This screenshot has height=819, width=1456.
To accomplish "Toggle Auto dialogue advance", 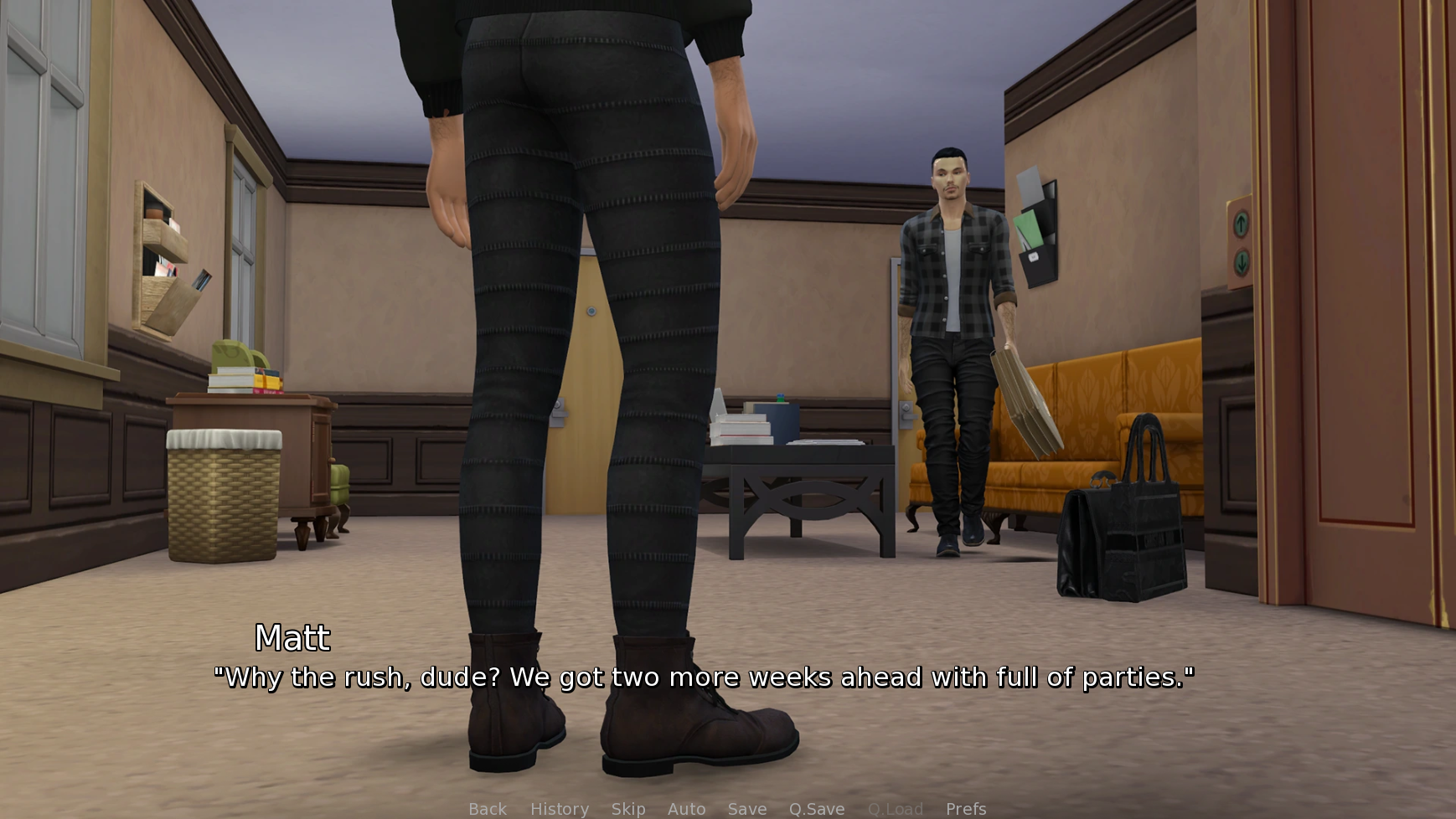I will (x=686, y=809).
